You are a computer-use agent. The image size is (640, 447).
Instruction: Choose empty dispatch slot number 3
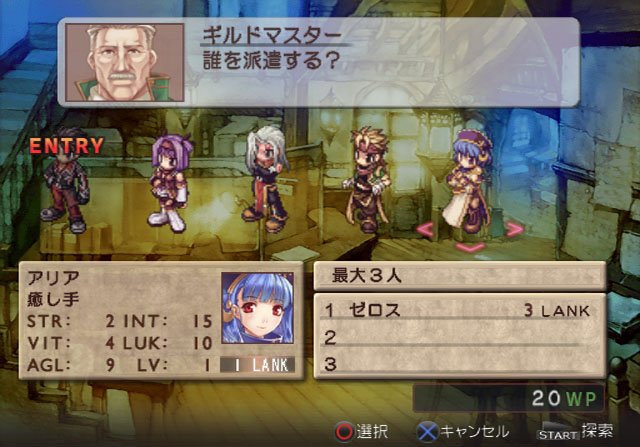[460, 363]
